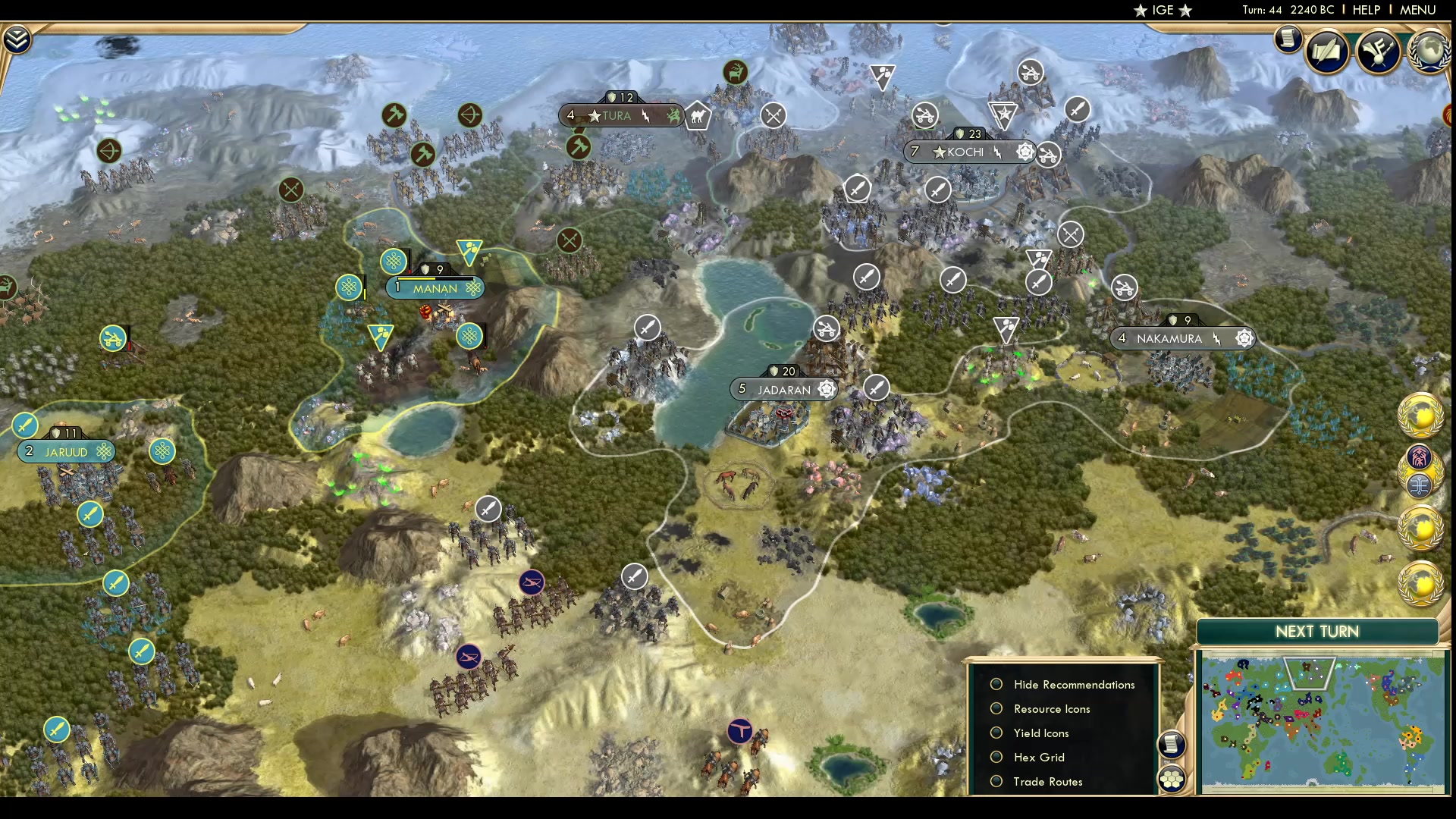Click the IGE label at the top of screen
Screen dimensions: 1456x819
1163,10
